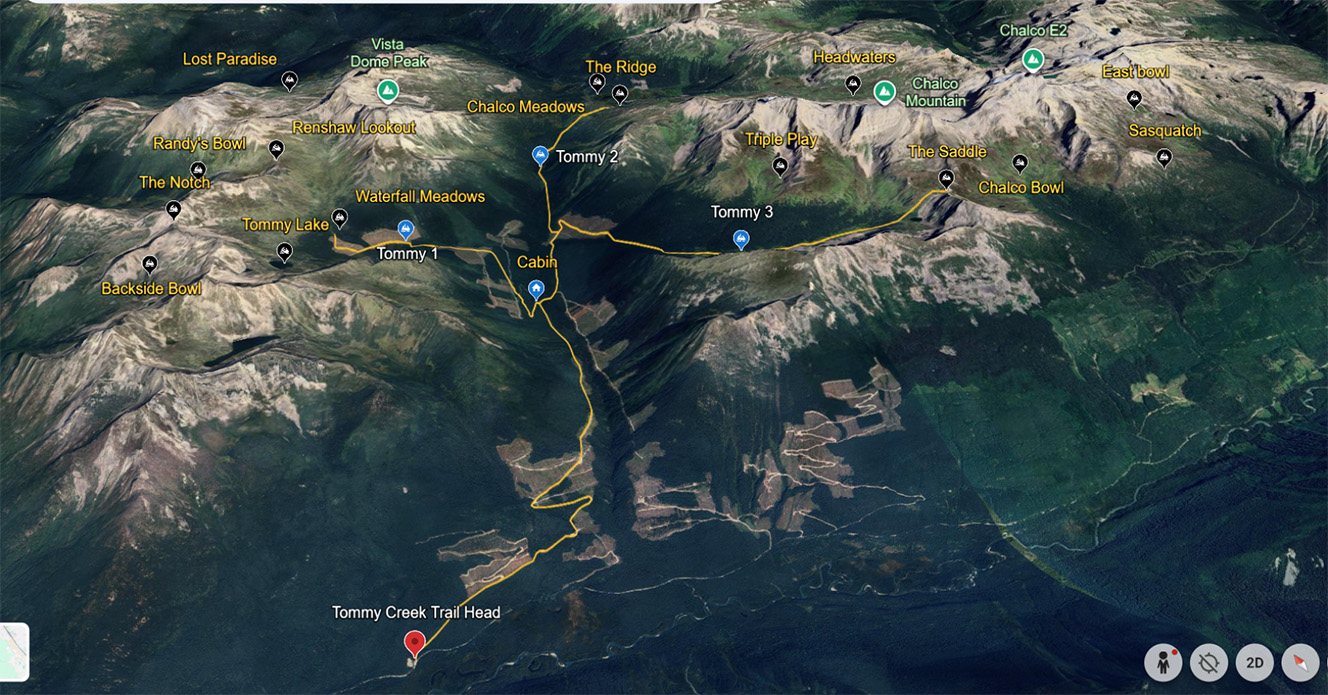Switch the map to 2D view
The width and height of the screenshot is (1328, 695).
(1255, 663)
